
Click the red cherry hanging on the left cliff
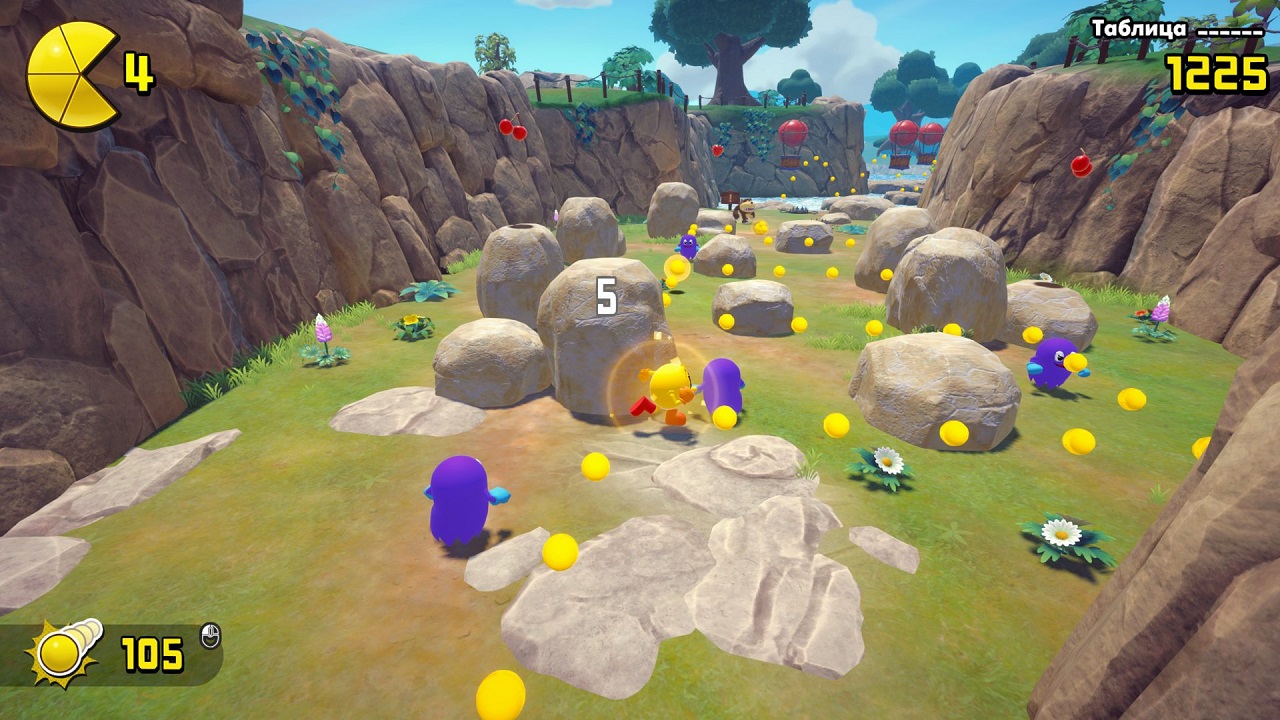[x=512, y=130]
